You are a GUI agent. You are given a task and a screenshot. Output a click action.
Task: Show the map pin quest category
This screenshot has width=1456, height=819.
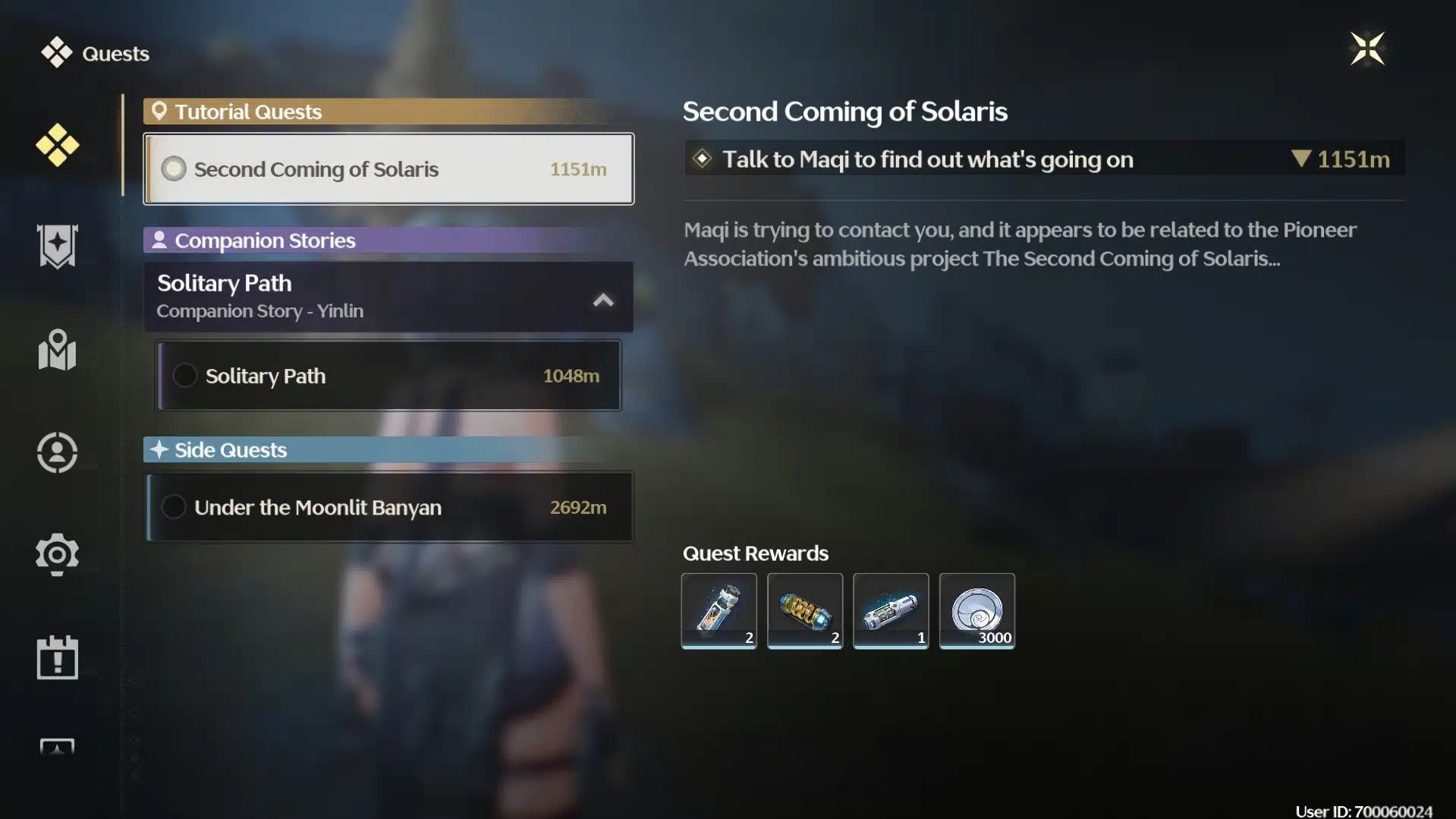[x=57, y=350]
